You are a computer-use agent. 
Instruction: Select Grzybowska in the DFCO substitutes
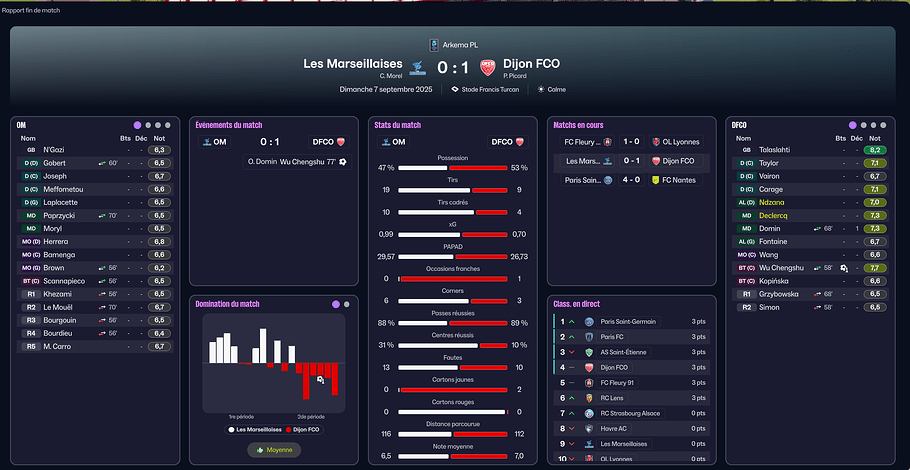[780, 294]
